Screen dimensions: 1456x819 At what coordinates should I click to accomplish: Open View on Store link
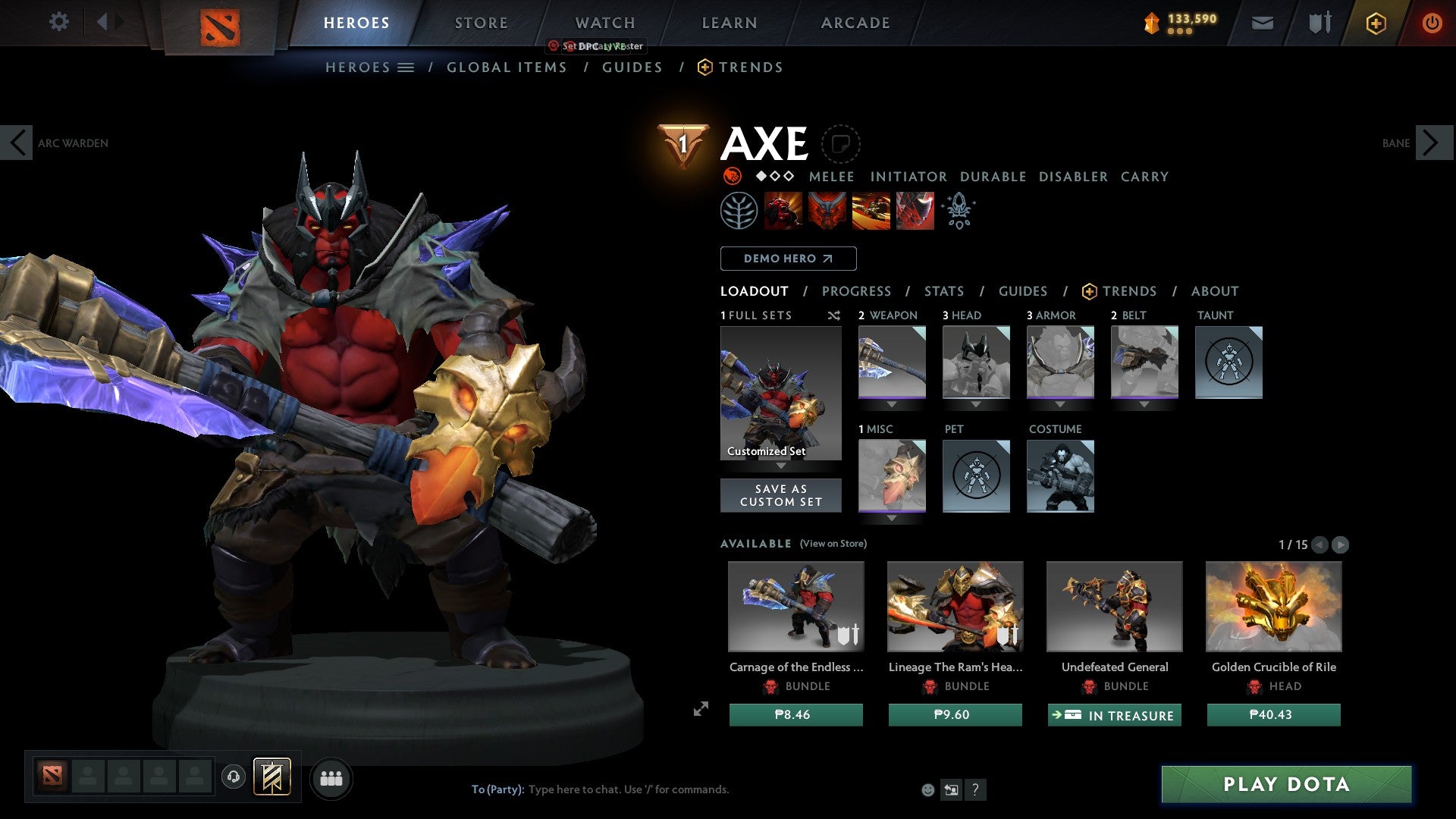[833, 544]
